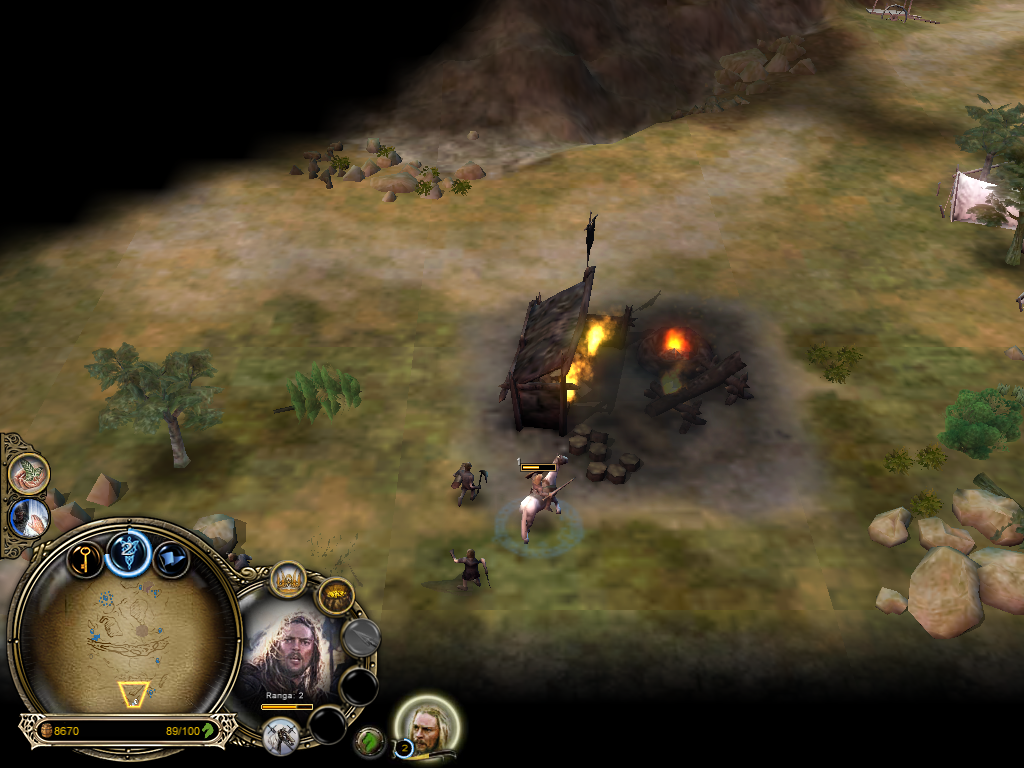Select the hero portrait button
This screenshot has height=768, width=1024.
pos(430,724)
